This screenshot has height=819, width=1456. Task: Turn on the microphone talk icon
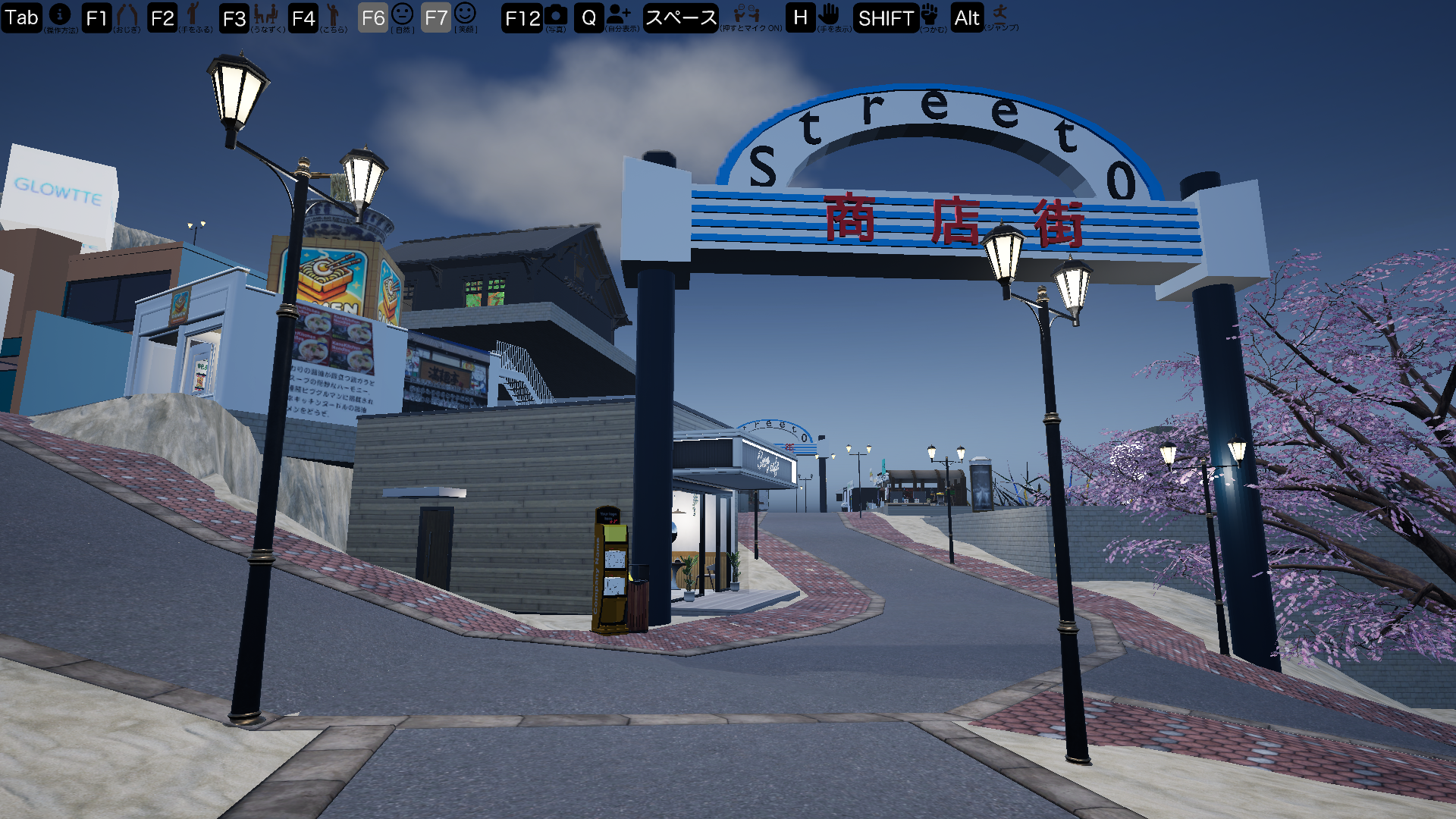tap(747, 14)
